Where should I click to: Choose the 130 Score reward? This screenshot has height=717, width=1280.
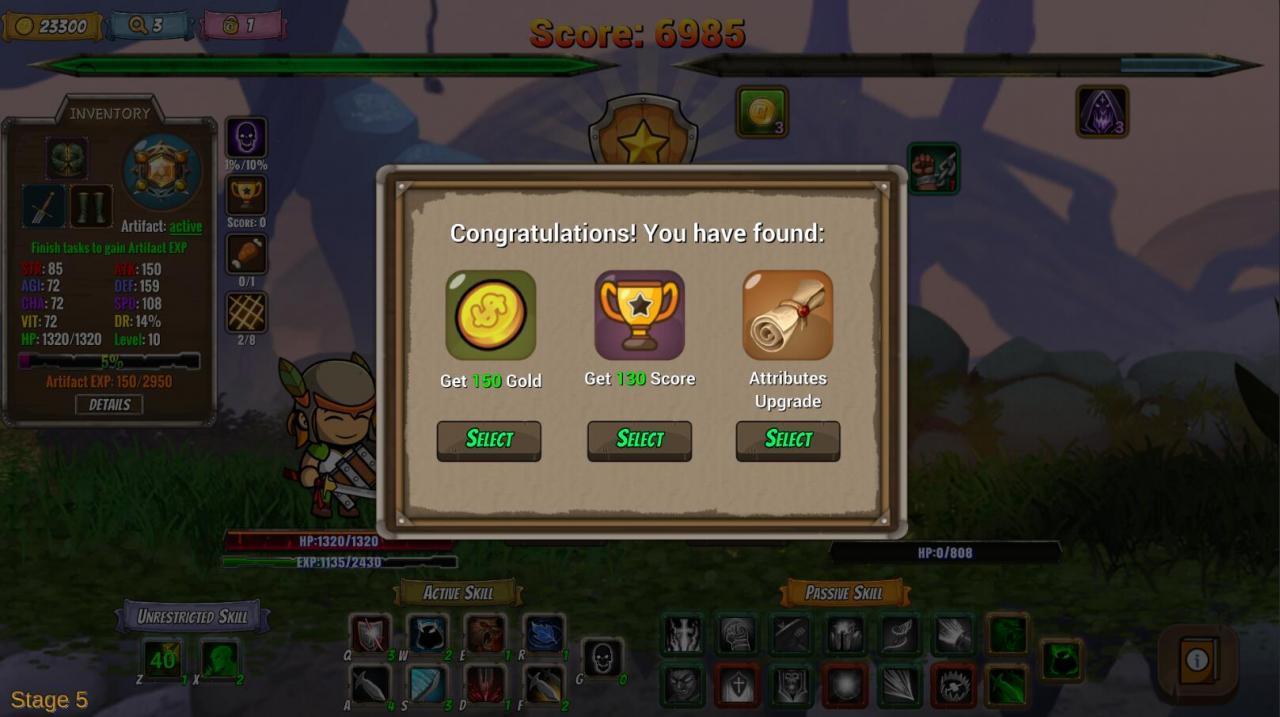[x=639, y=440]
